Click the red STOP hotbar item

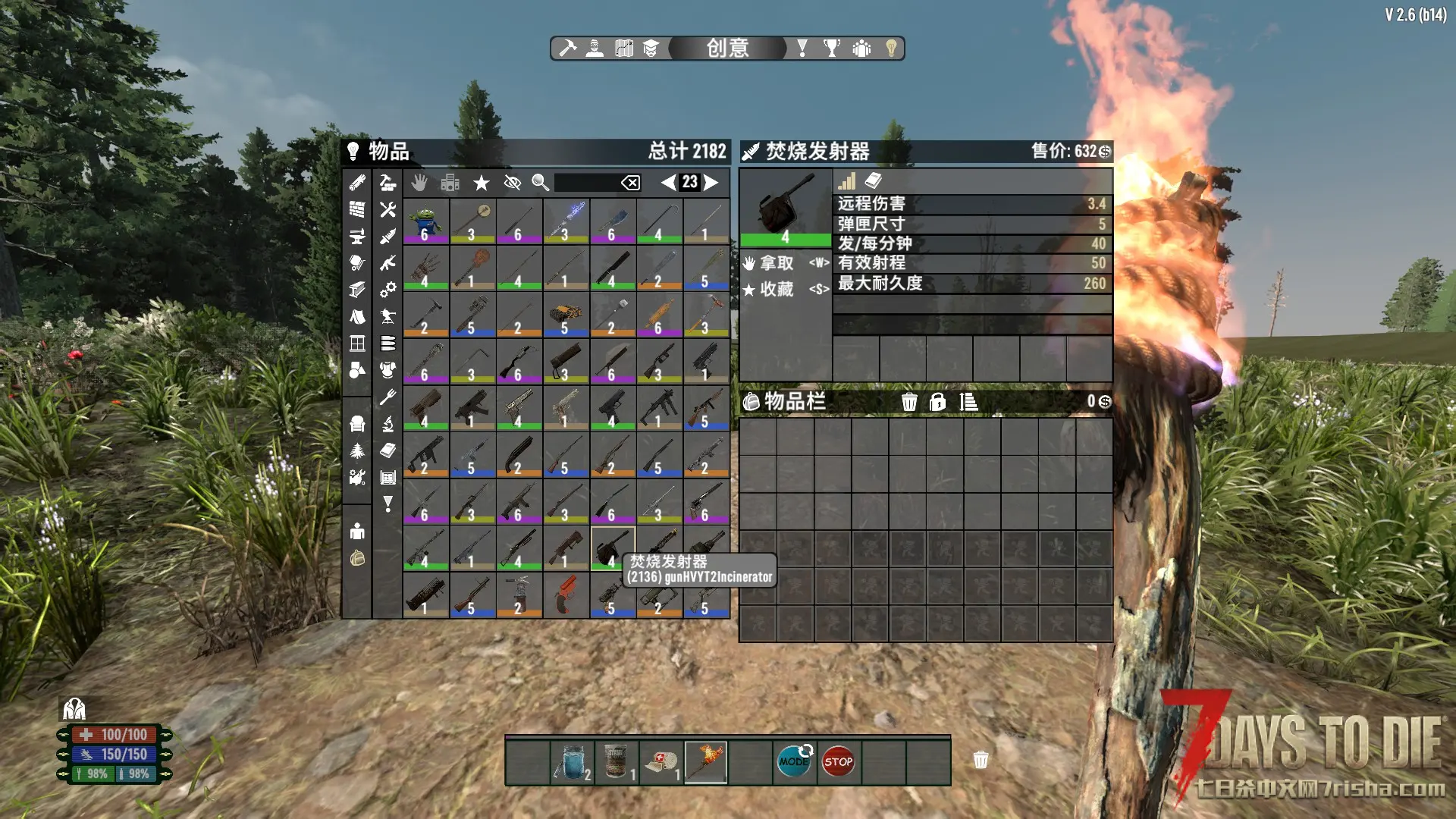pyautogui.click(x=838, y=761)
